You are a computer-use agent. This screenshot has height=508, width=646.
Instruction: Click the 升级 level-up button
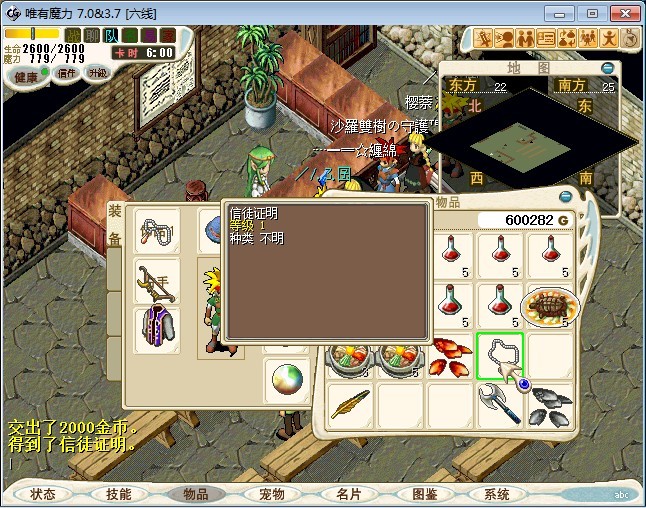pos(97,73)
